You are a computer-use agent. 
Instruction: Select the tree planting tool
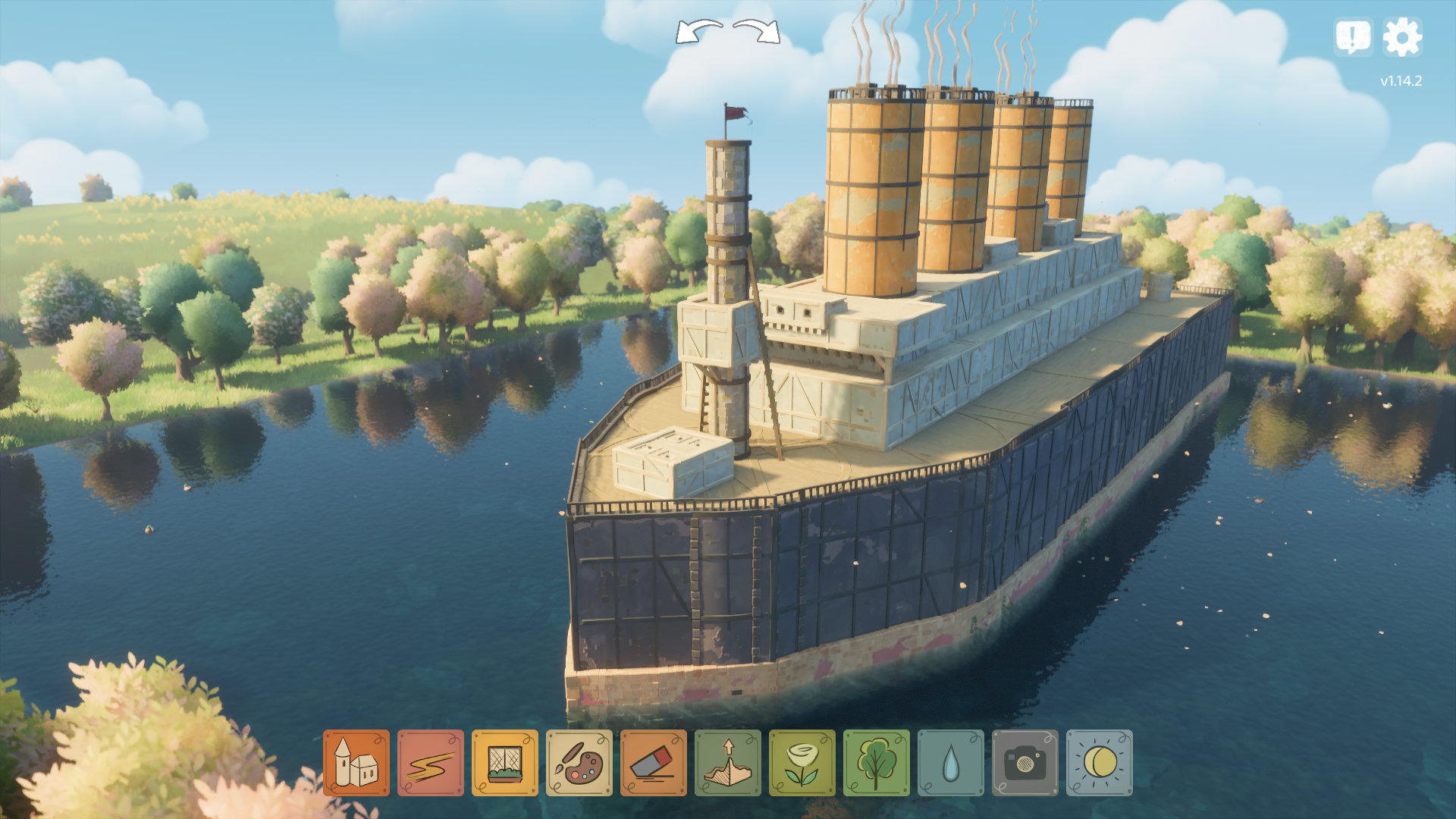876,763
